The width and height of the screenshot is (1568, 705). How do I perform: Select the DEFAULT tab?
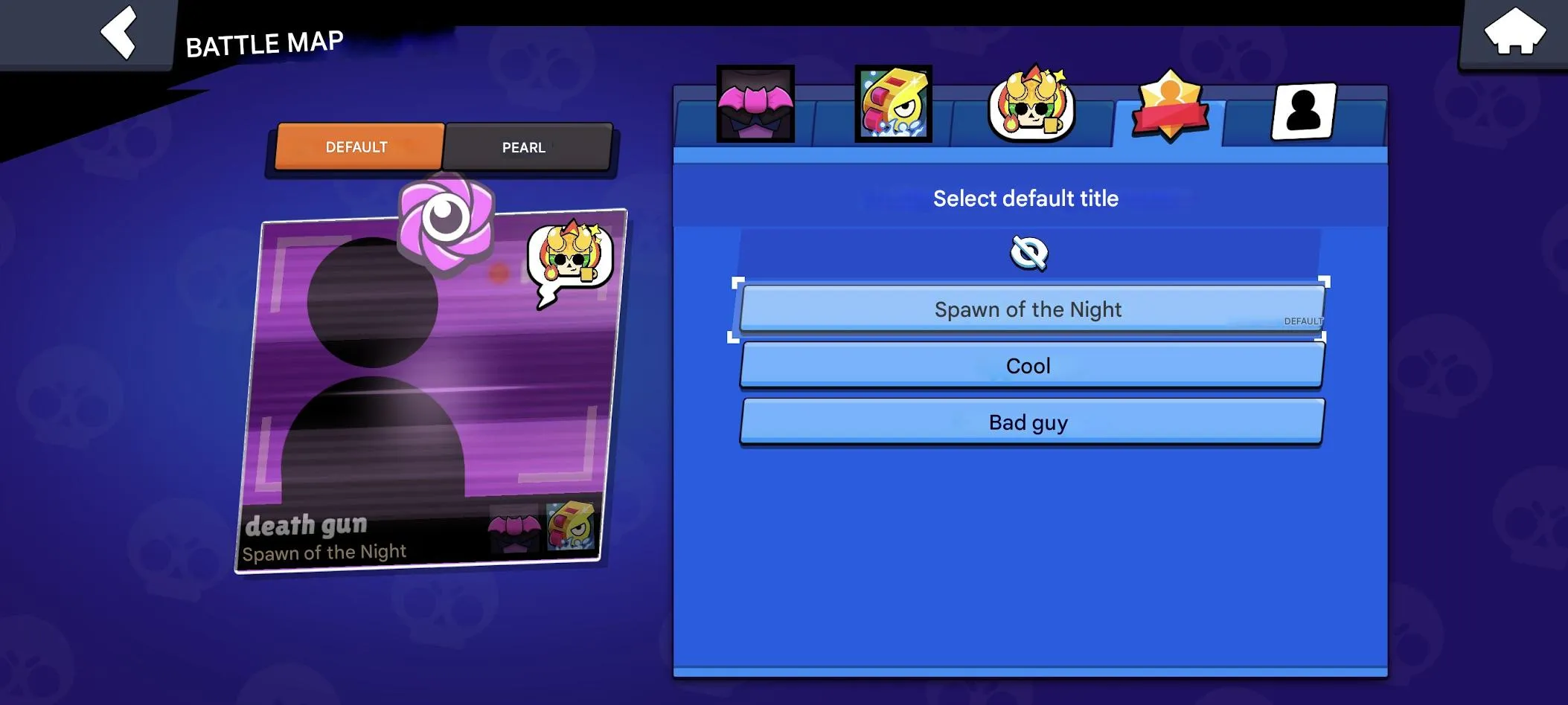357,147
